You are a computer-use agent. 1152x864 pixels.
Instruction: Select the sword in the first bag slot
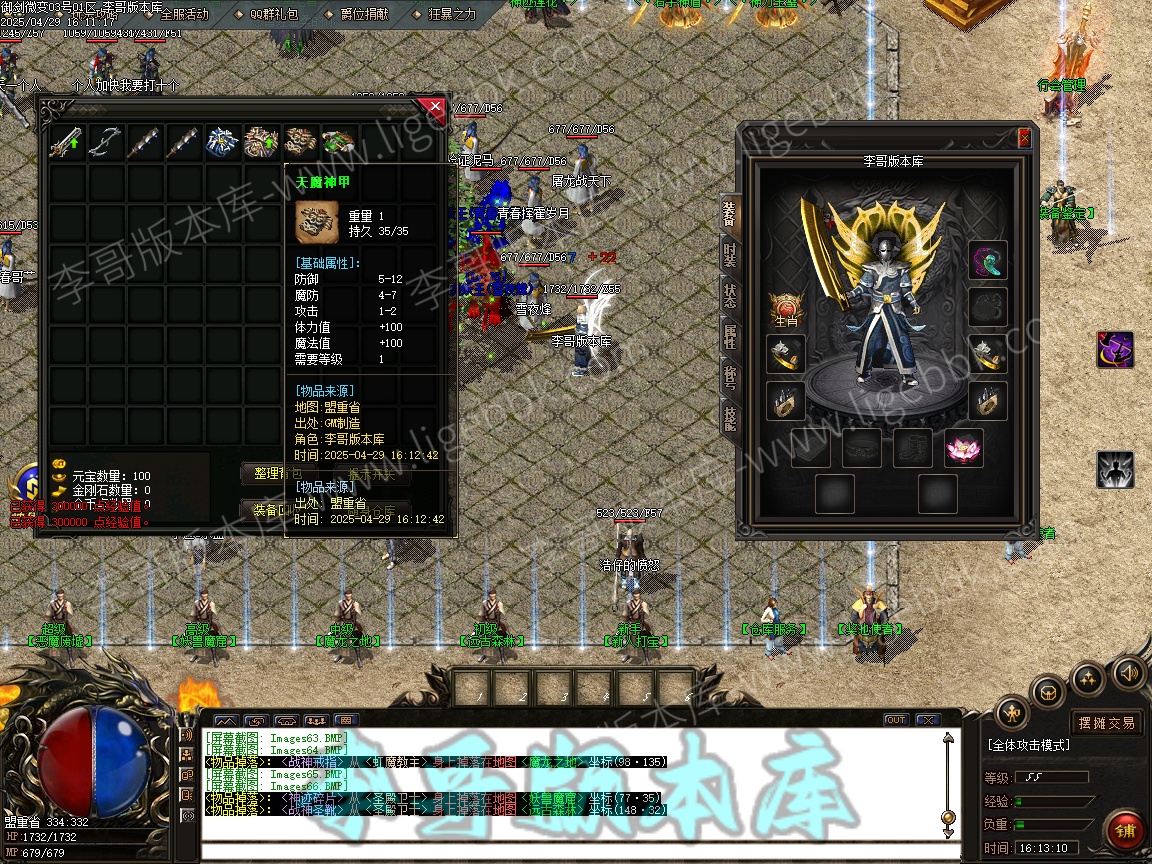(67, 143)
